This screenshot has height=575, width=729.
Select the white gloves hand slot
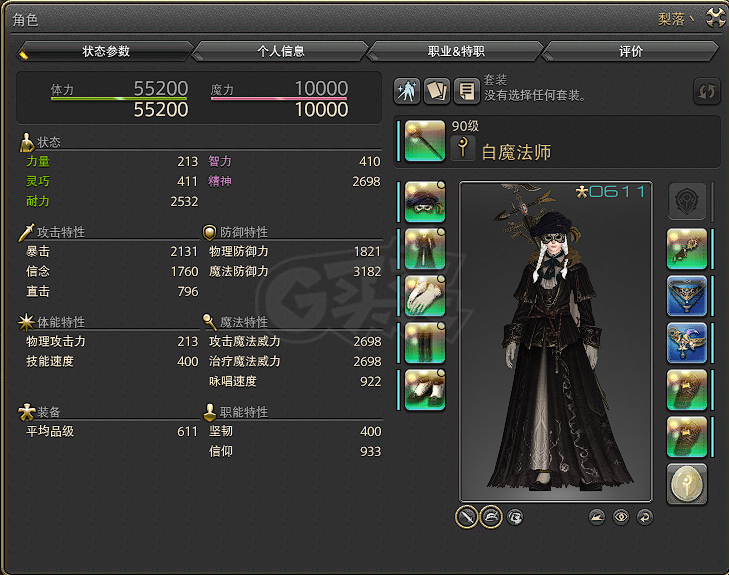pyautogui.click(x=424, y=296)
